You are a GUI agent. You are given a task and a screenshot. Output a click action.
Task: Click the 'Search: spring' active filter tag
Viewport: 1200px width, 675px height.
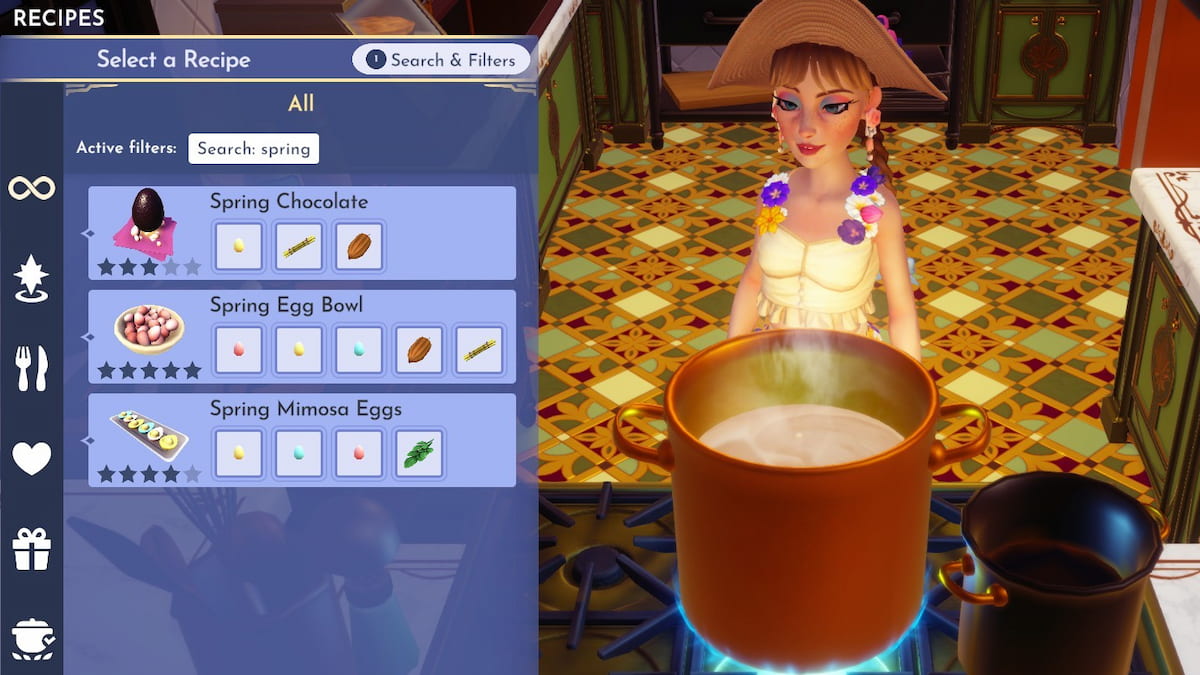coord(254,148)
